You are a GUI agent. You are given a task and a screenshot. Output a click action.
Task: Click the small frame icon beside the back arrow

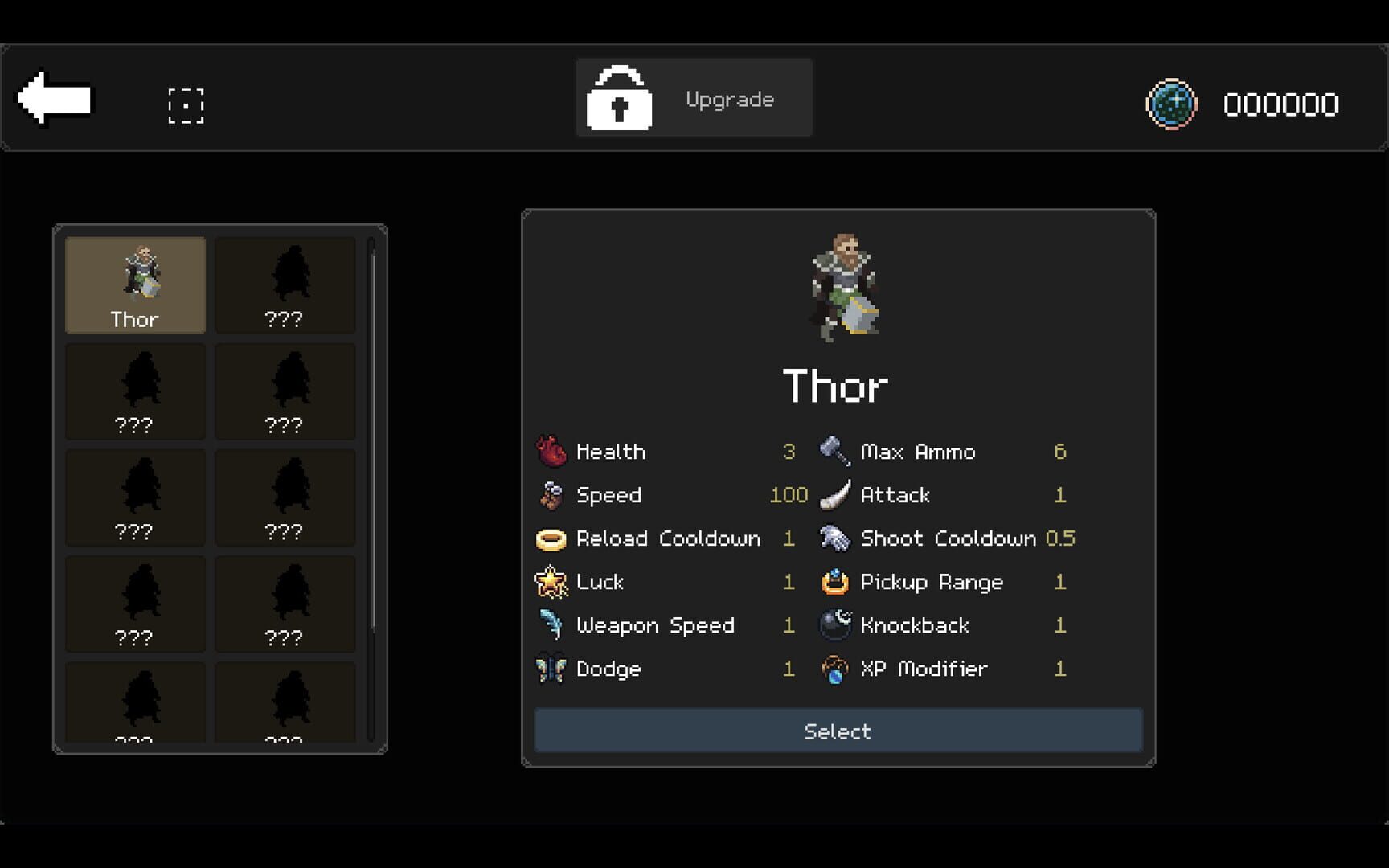point(186,104)
